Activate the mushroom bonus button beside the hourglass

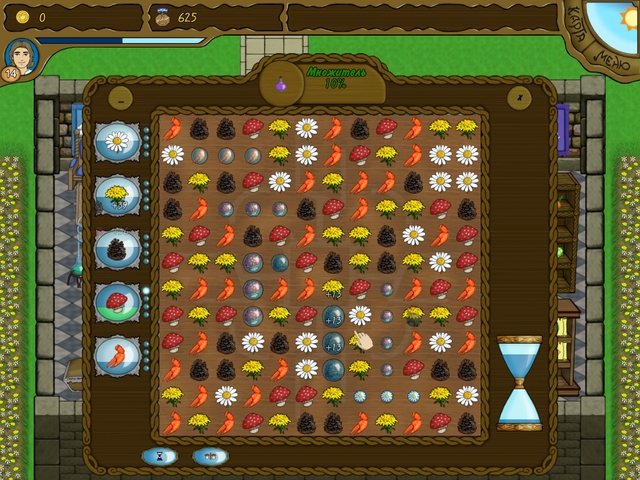click(x=210, y=456)
